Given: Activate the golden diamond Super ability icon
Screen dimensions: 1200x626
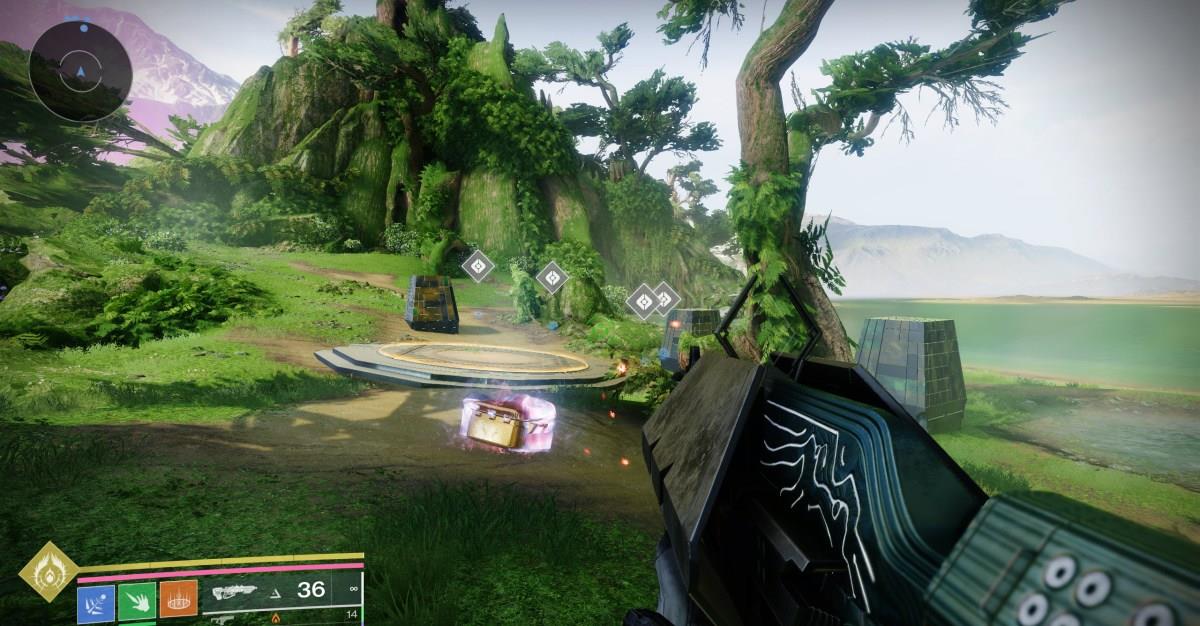Looking at the screenshot, I should tap(47, 571).
